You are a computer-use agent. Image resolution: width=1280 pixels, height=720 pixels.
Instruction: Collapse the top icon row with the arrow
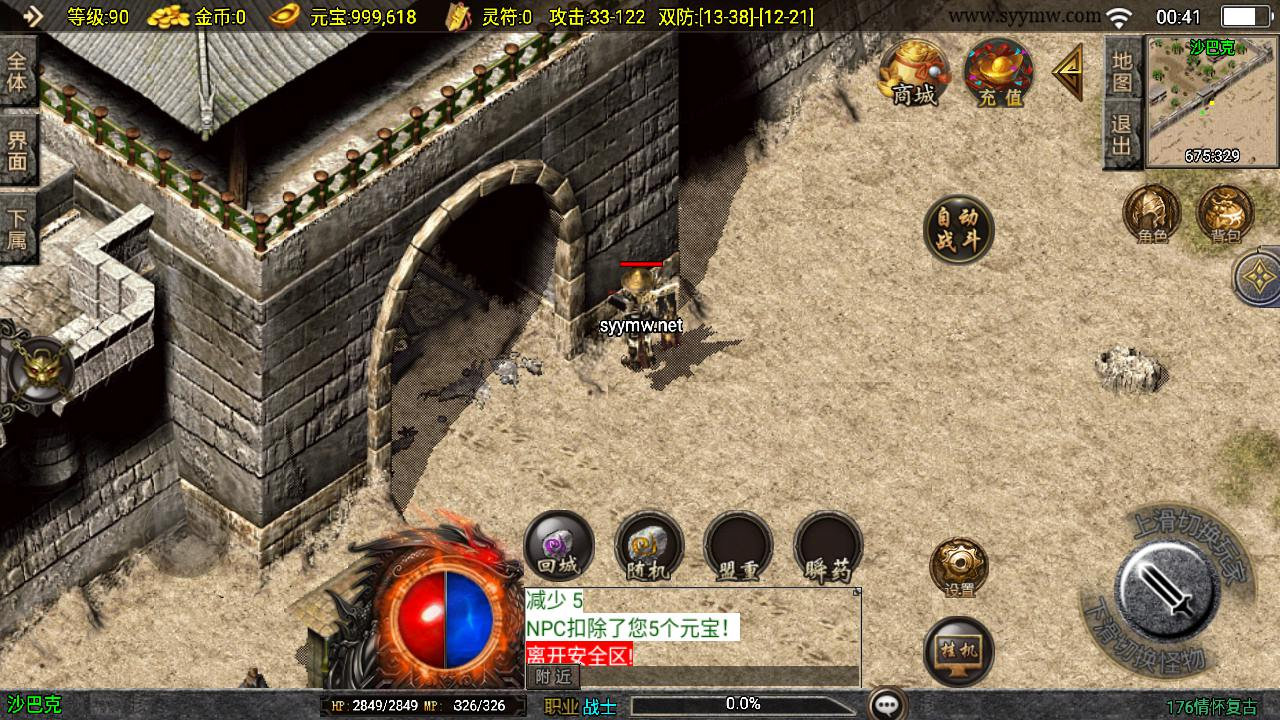coord(1068,72)
